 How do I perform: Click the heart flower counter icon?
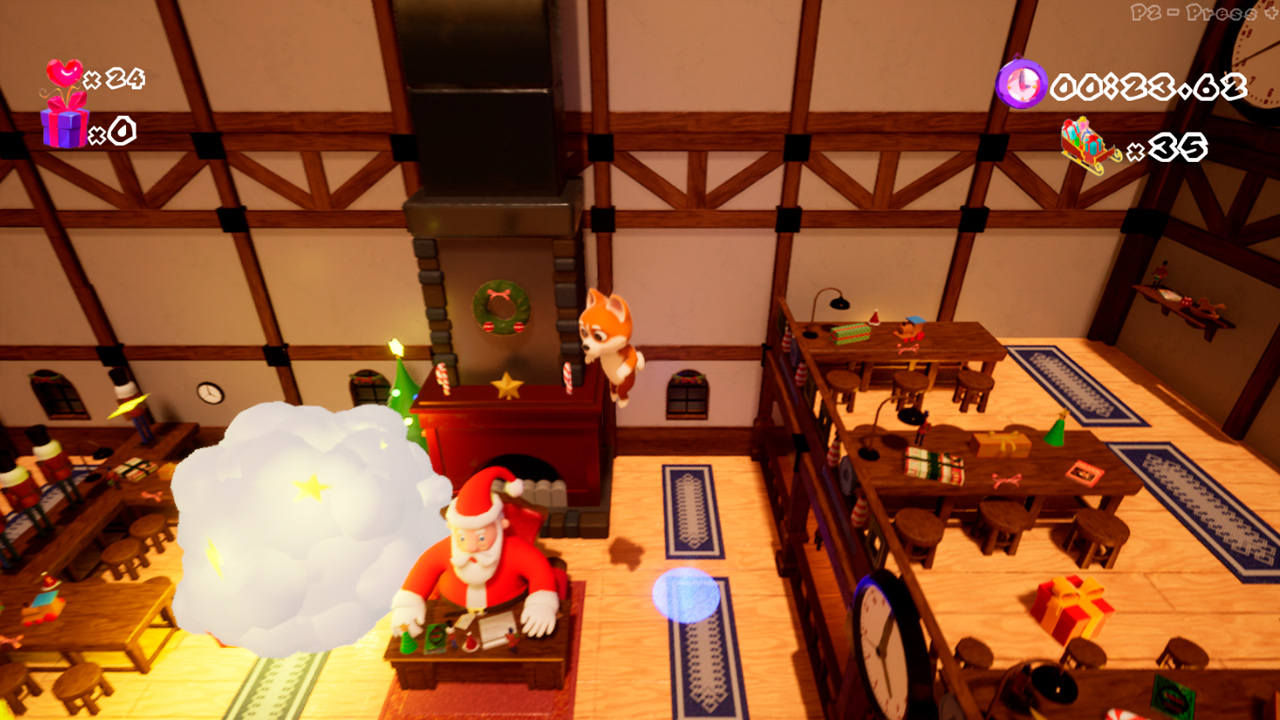pos(63,73)
